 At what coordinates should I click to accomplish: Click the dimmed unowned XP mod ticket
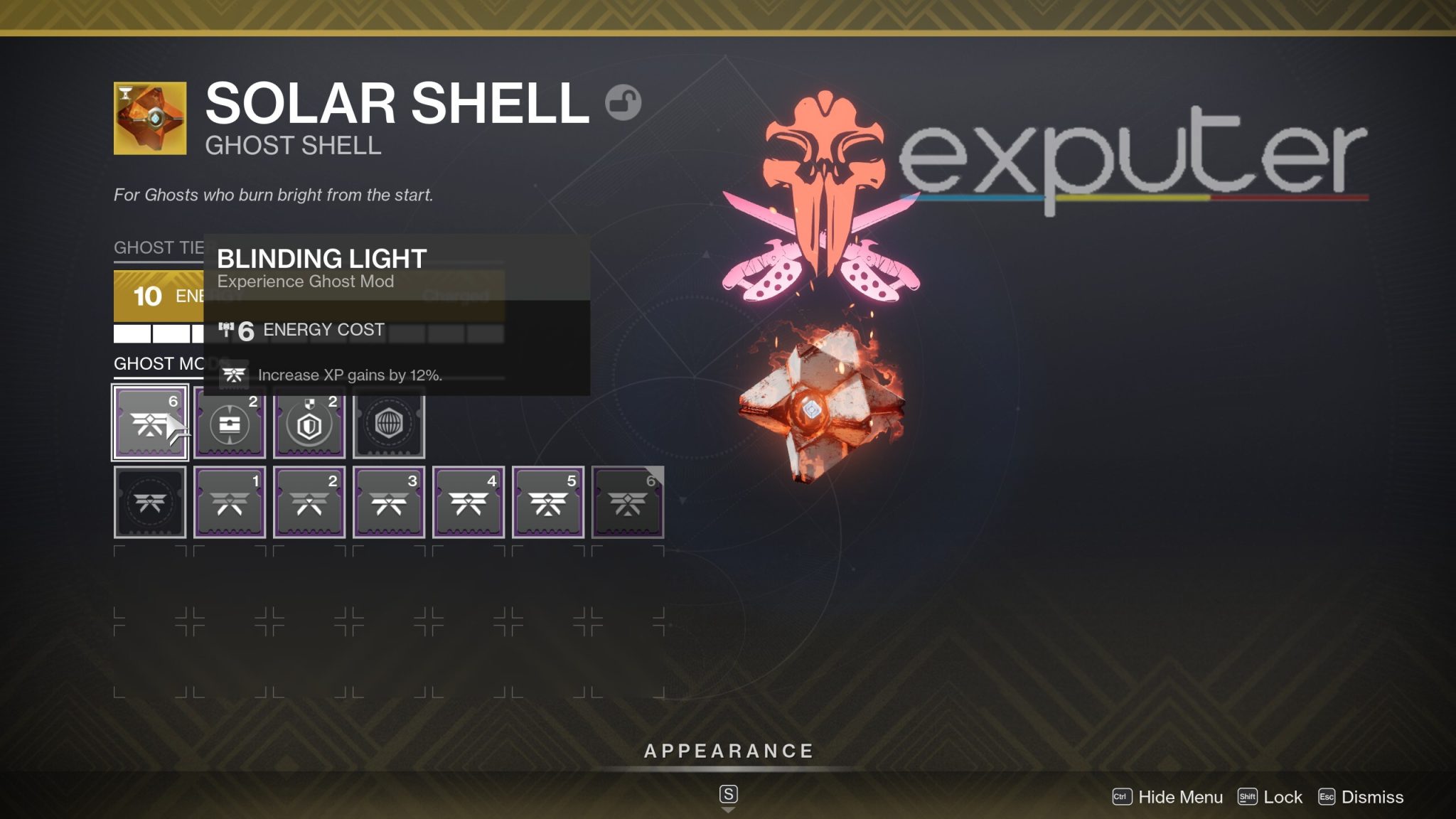point(149,502)
